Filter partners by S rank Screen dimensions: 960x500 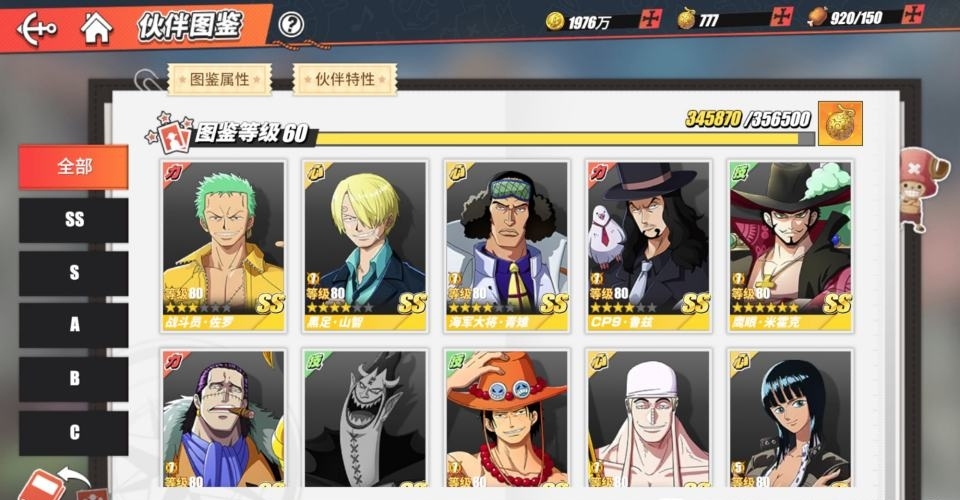74,273
